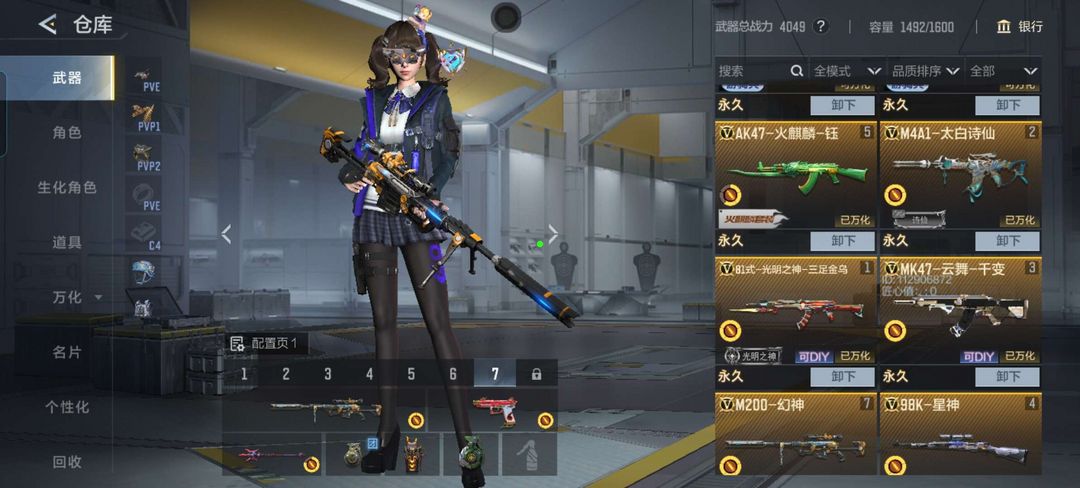Screen dimensions: 1080x488
Task: Switch to the 个性化 tab
Action: click(66, 407)
